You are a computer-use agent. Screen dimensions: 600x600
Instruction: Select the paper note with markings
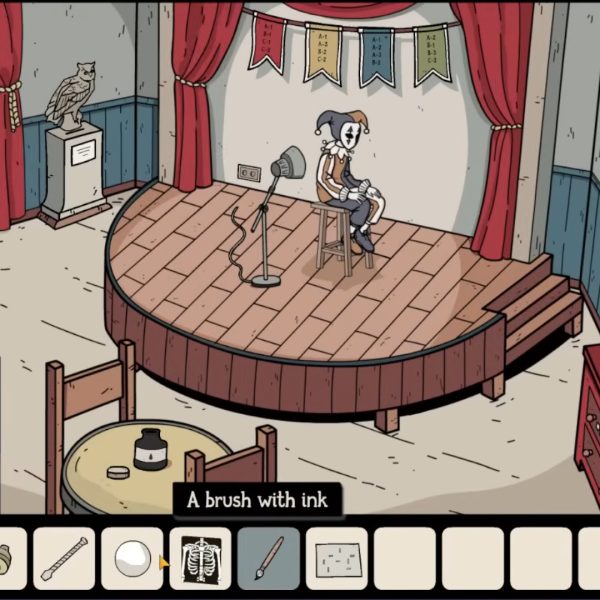tap(337, 558)
